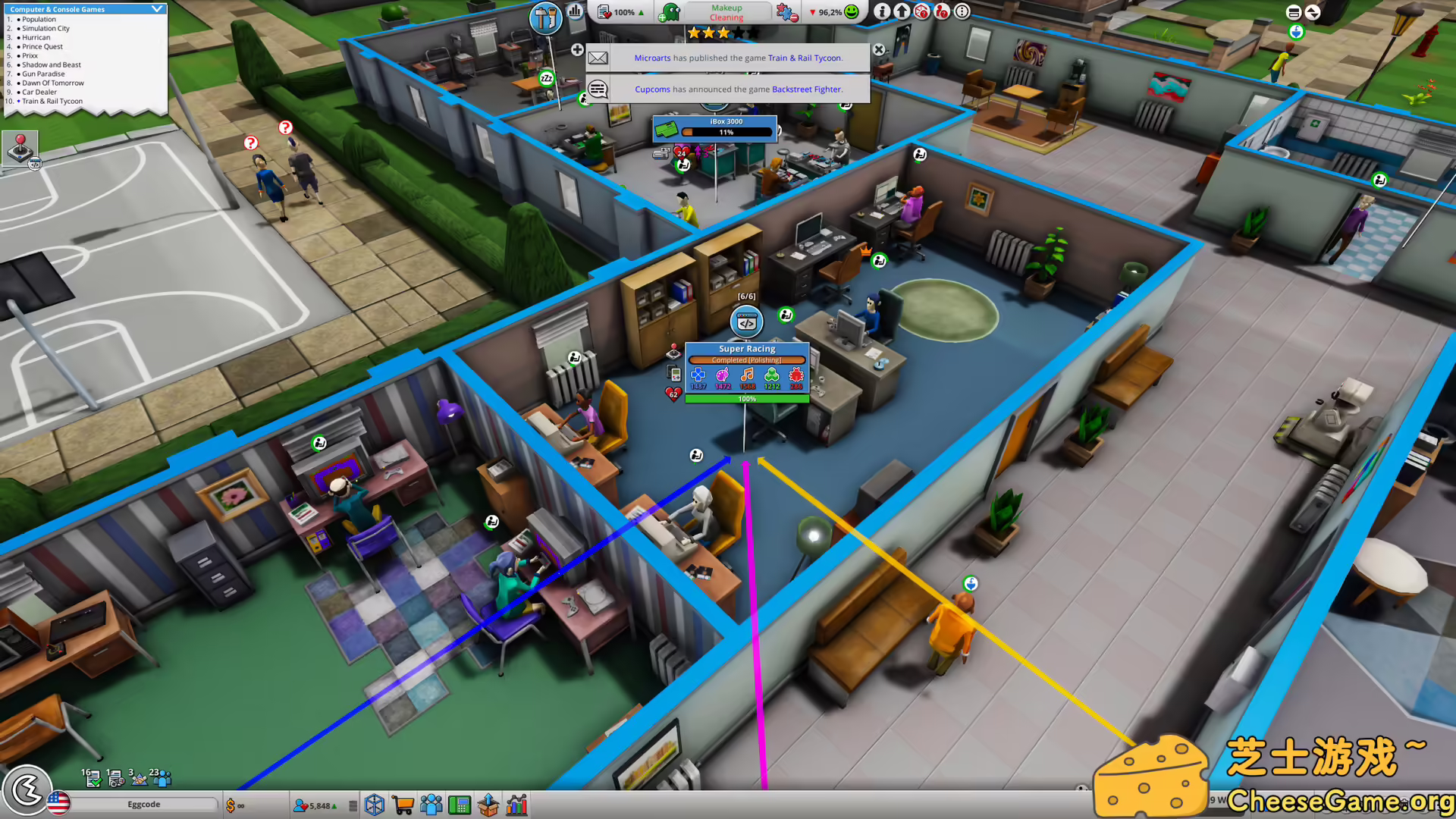
Task: Click the Eggcode company name field
Action: pyautogui.click(x=144, y=804)
